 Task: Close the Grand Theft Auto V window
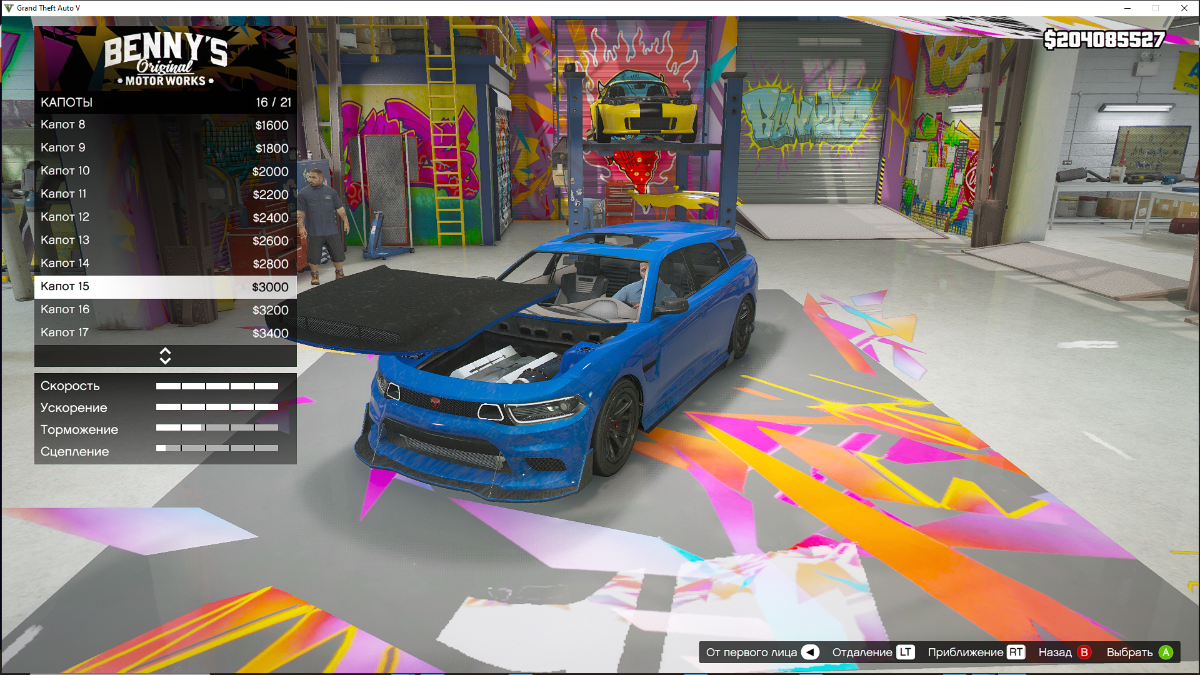click(1184, 8)
